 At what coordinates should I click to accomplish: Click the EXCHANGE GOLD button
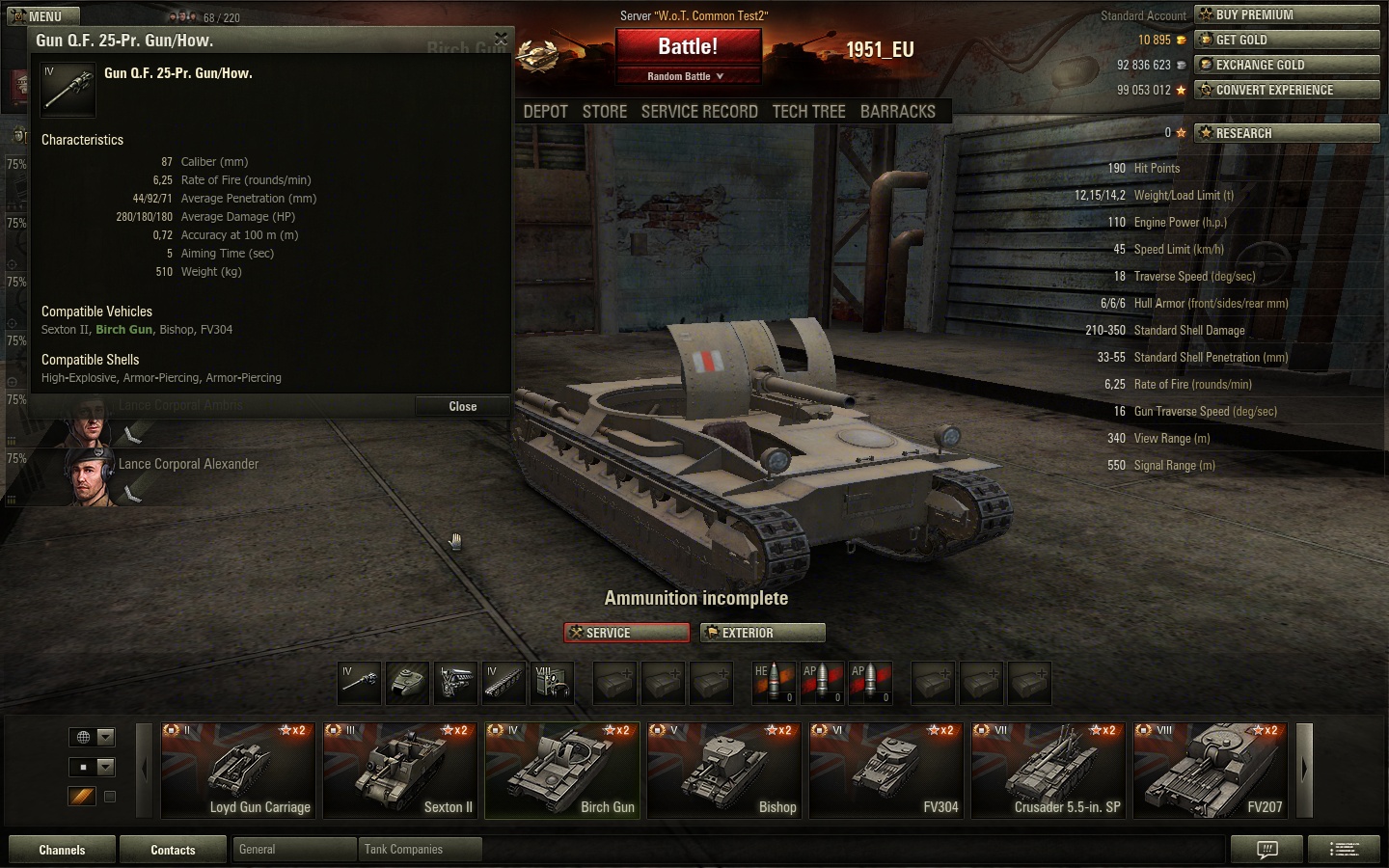(x=1287, y=65)
